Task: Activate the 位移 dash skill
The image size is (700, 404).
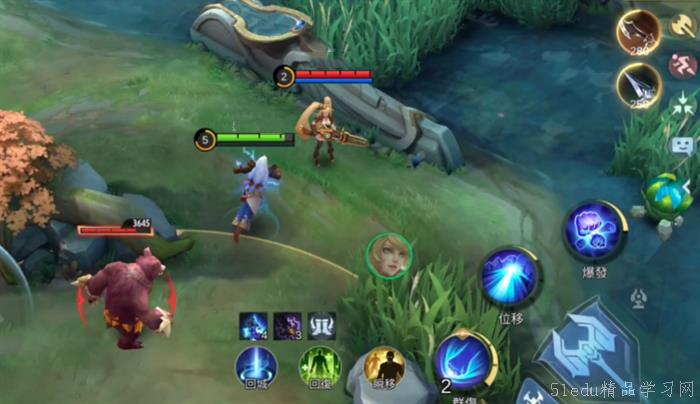Action: coord(510,277)
